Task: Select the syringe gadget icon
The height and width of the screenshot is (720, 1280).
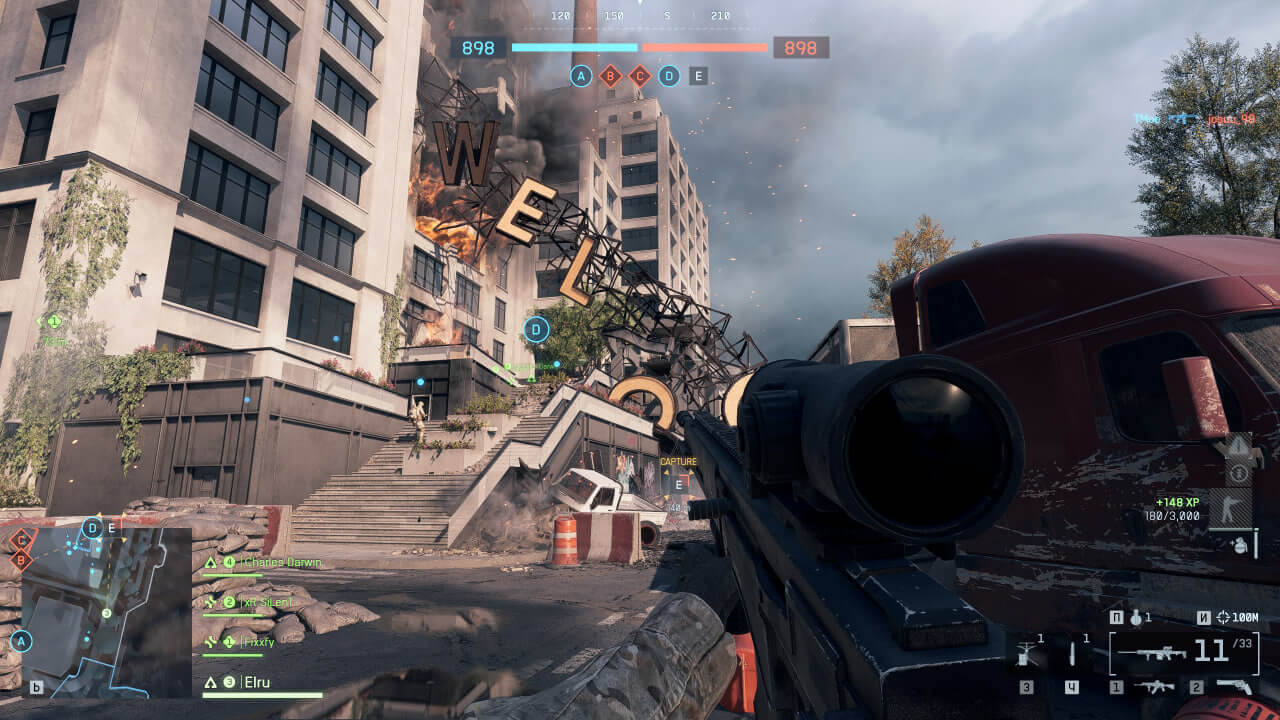Action: (1074, 654)
